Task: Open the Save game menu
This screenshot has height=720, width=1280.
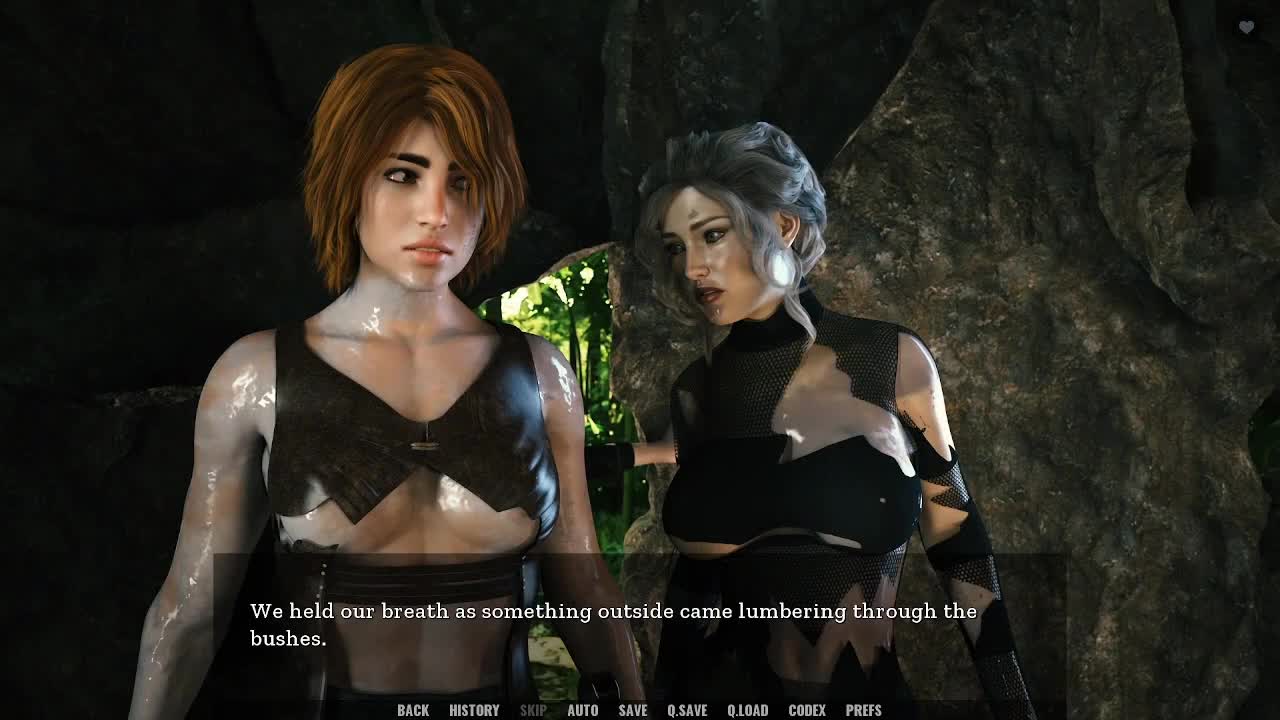Action: [x=632, y=710]
